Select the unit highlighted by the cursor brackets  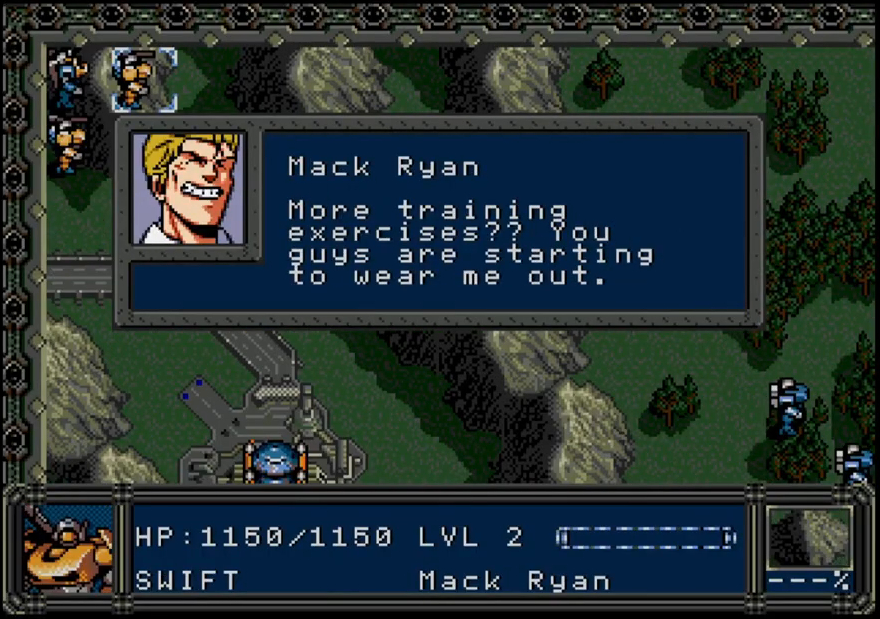tap(143, 78)
